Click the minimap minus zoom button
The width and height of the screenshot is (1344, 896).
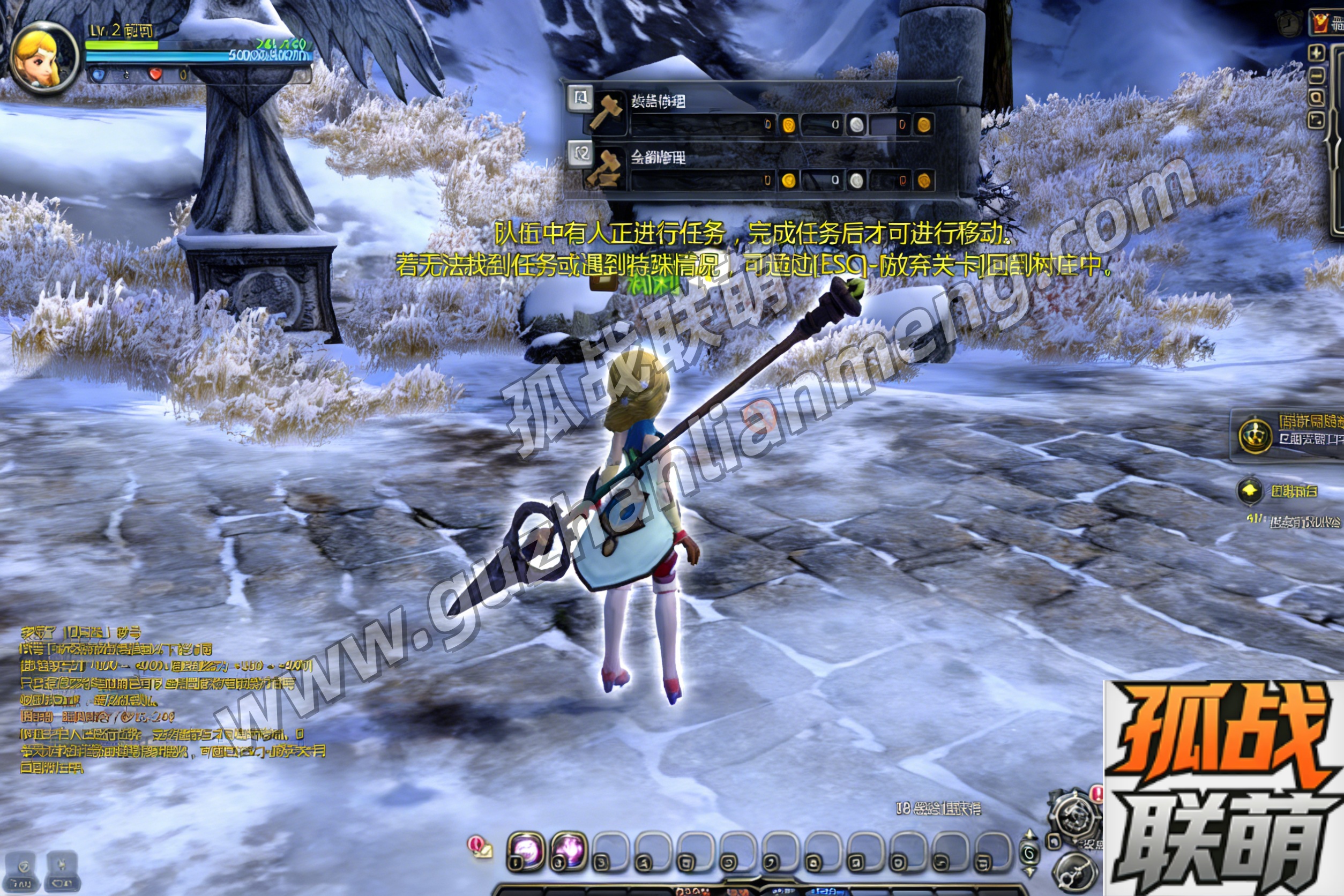pos(1317,76)
